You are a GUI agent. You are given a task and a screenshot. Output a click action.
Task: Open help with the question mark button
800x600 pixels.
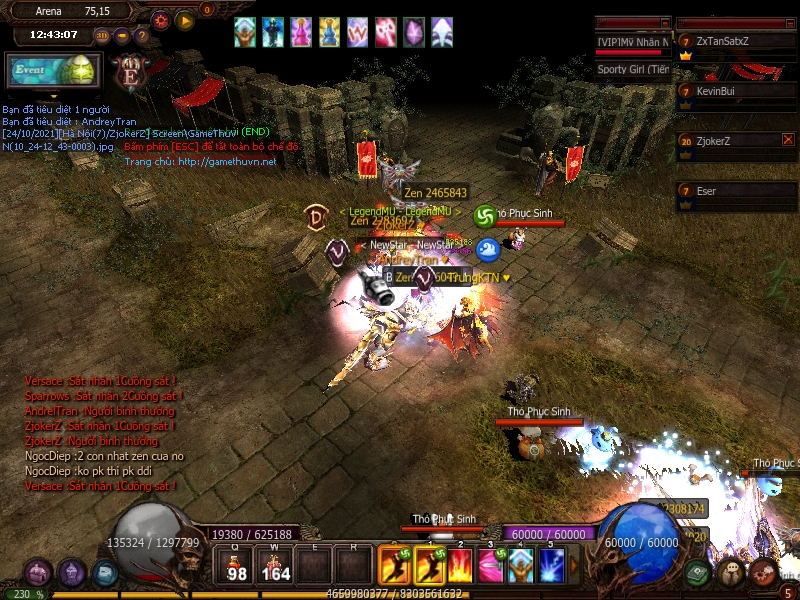point(142,35)
